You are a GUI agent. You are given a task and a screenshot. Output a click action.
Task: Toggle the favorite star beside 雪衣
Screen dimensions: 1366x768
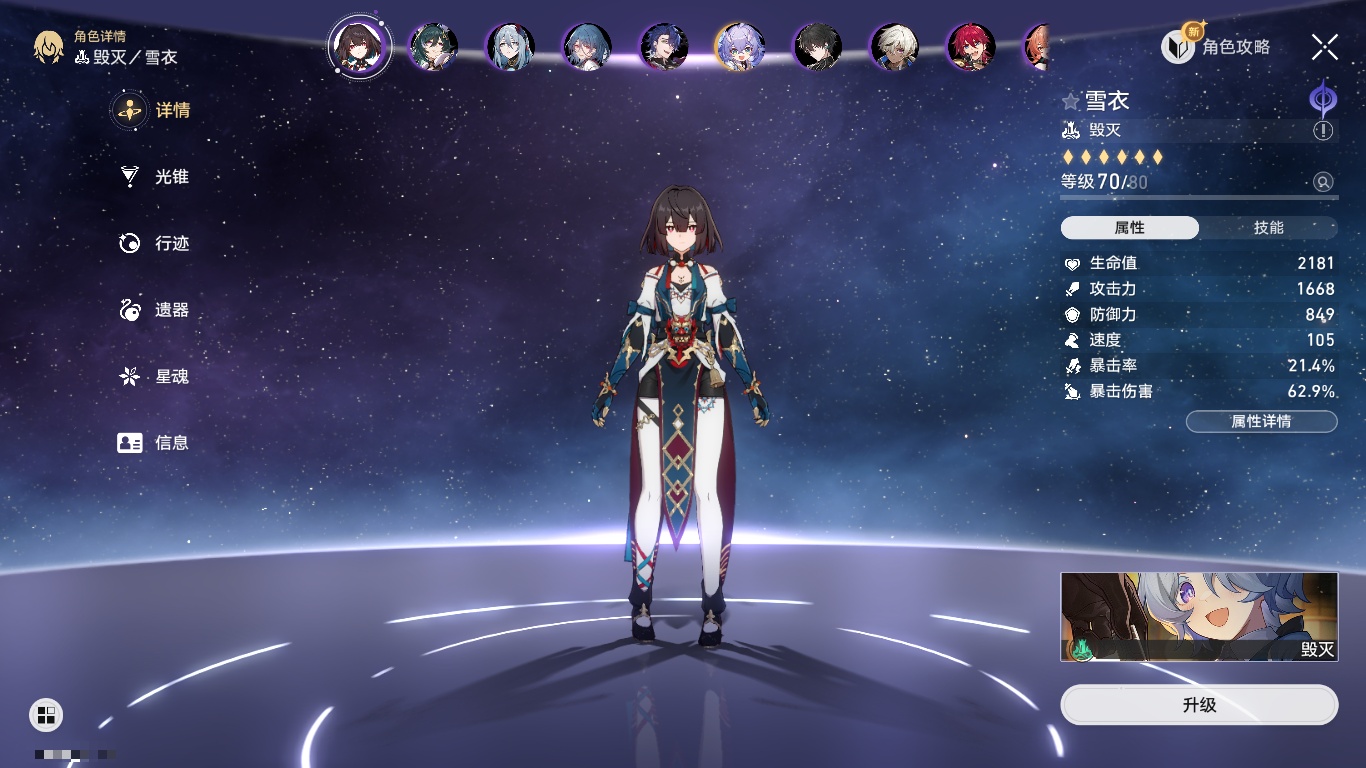click(1071, 101)
